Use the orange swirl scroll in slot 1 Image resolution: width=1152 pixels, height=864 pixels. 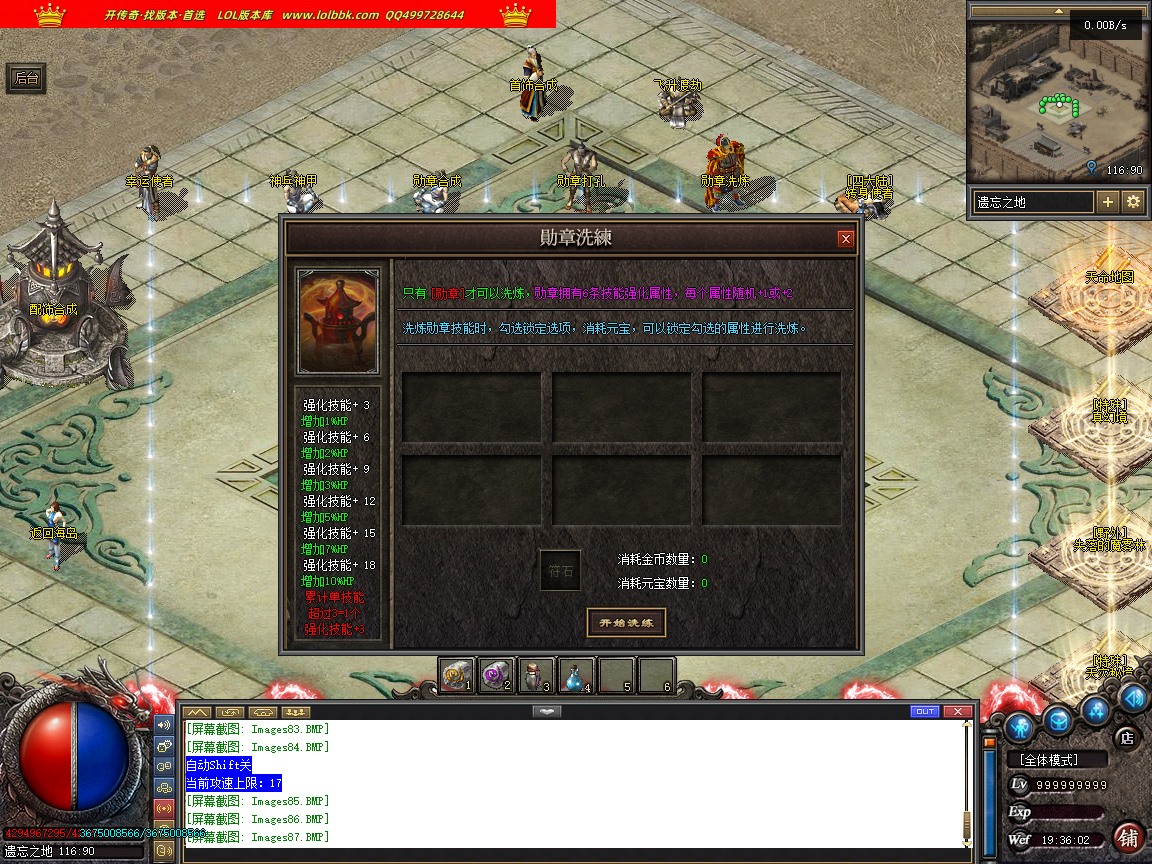(x=457, y=675)
